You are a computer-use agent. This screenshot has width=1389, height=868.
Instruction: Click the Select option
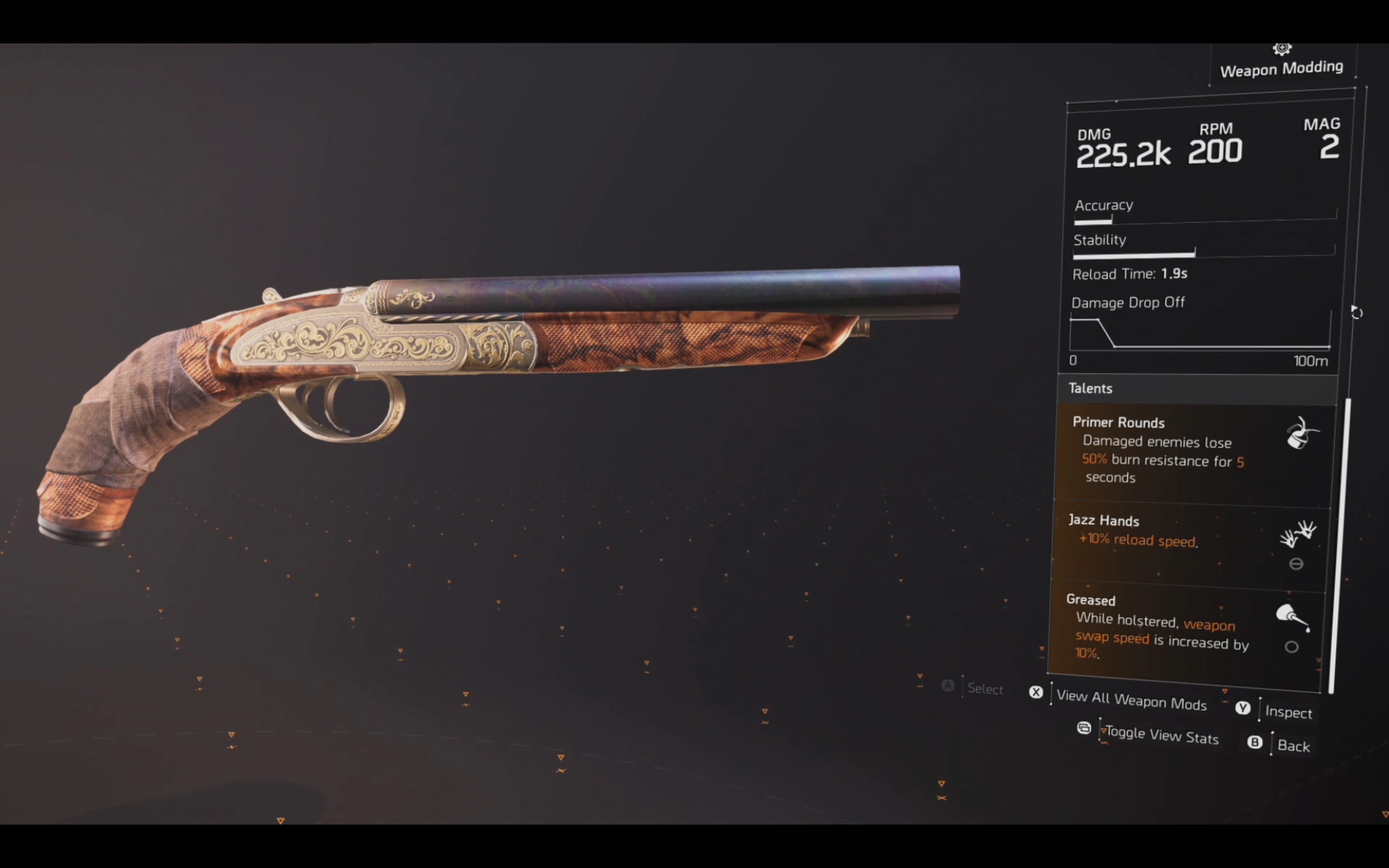[984, 688]
